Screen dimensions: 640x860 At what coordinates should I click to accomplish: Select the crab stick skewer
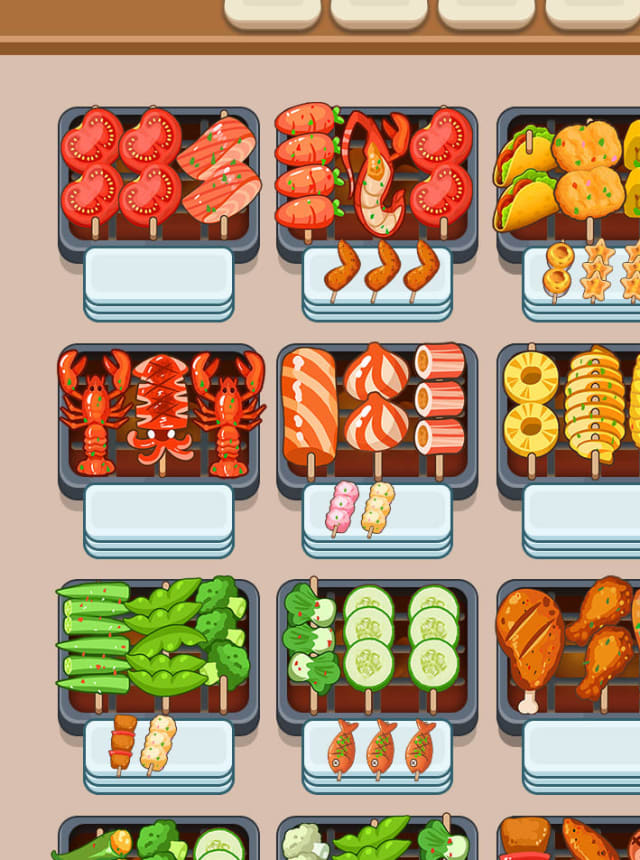(x=440, y=398)
